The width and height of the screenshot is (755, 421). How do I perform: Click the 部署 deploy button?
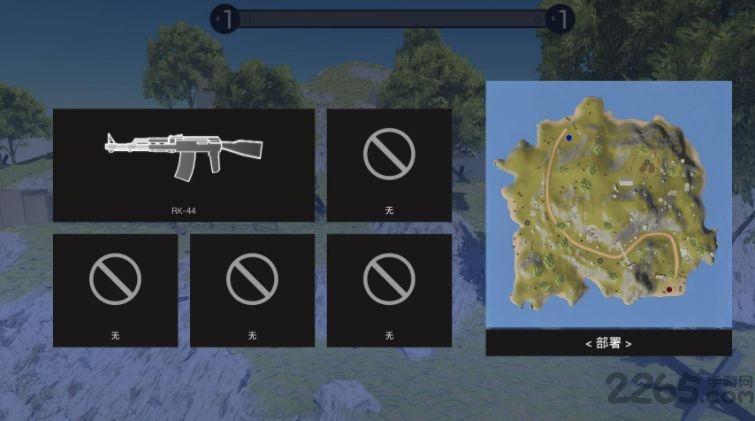608,343
